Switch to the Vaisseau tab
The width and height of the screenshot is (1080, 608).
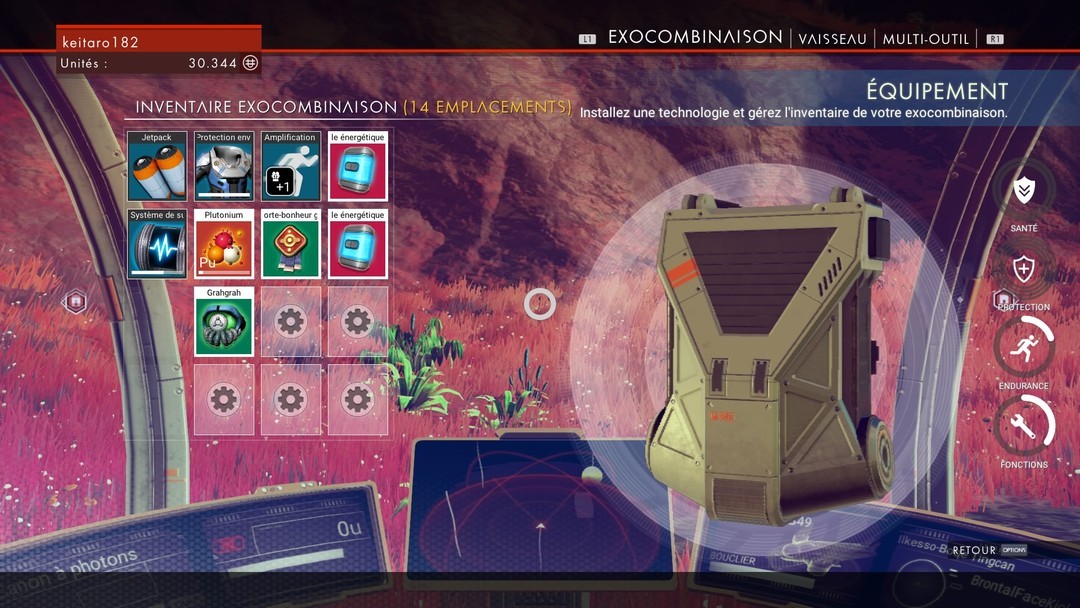click(833, 39)
